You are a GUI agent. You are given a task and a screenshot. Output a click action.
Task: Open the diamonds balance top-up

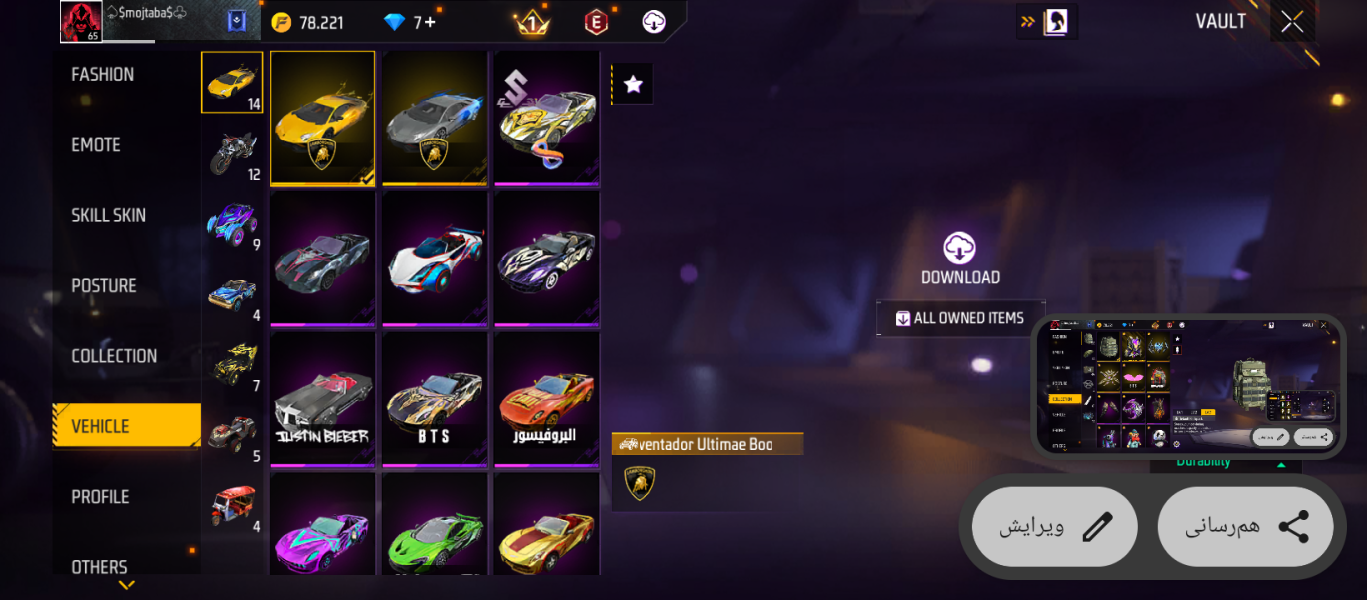click(412, 22)
